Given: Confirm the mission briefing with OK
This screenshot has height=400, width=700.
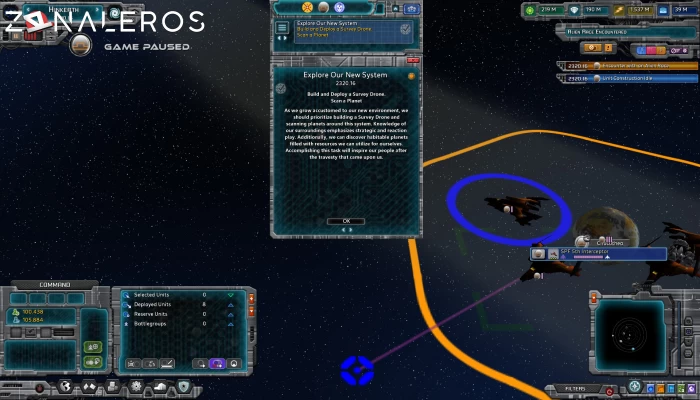Looking at the screenshot, I should click(346, 221).
